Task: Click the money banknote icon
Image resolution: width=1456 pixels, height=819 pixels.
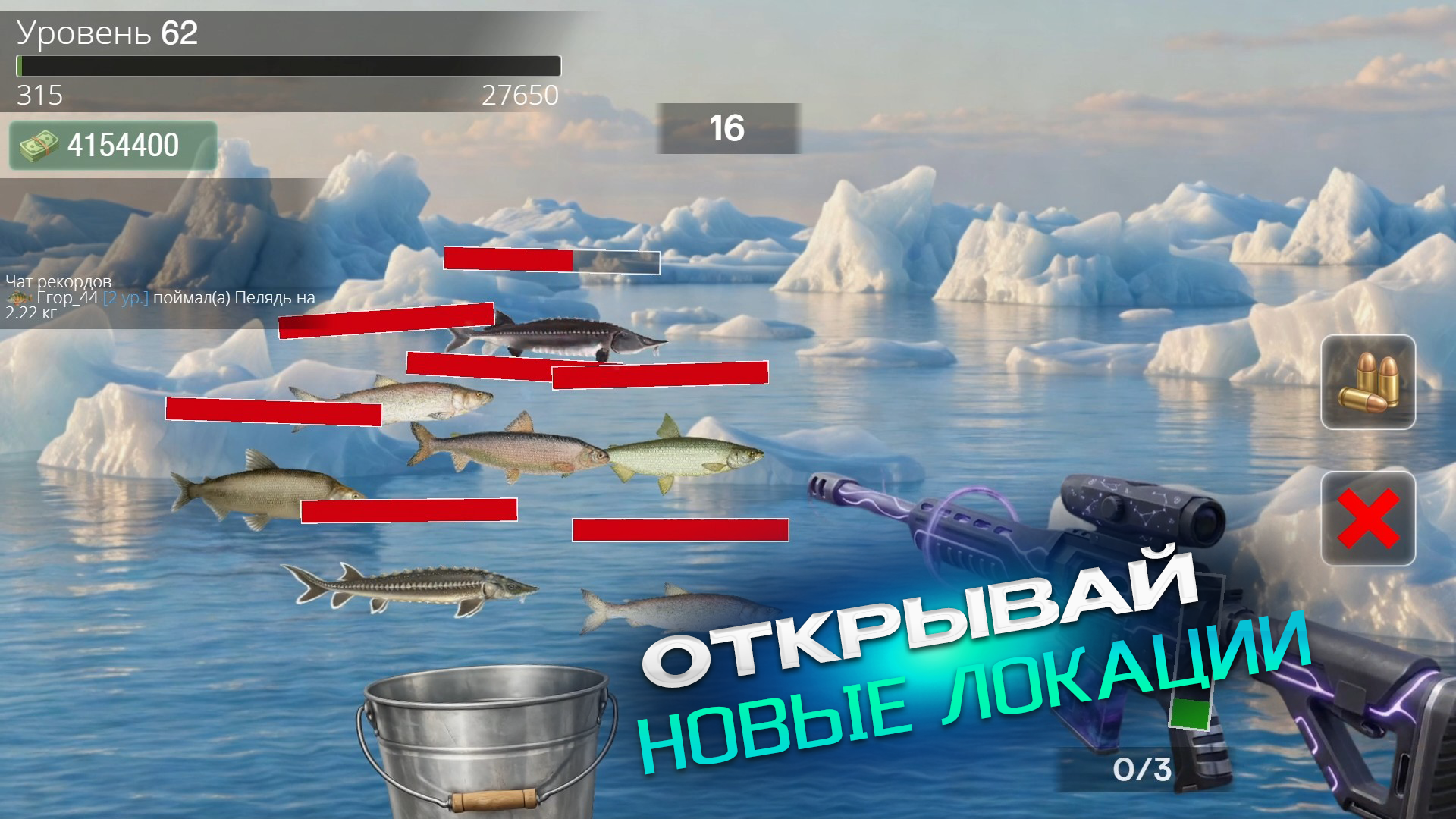Action: click(39, 143)
